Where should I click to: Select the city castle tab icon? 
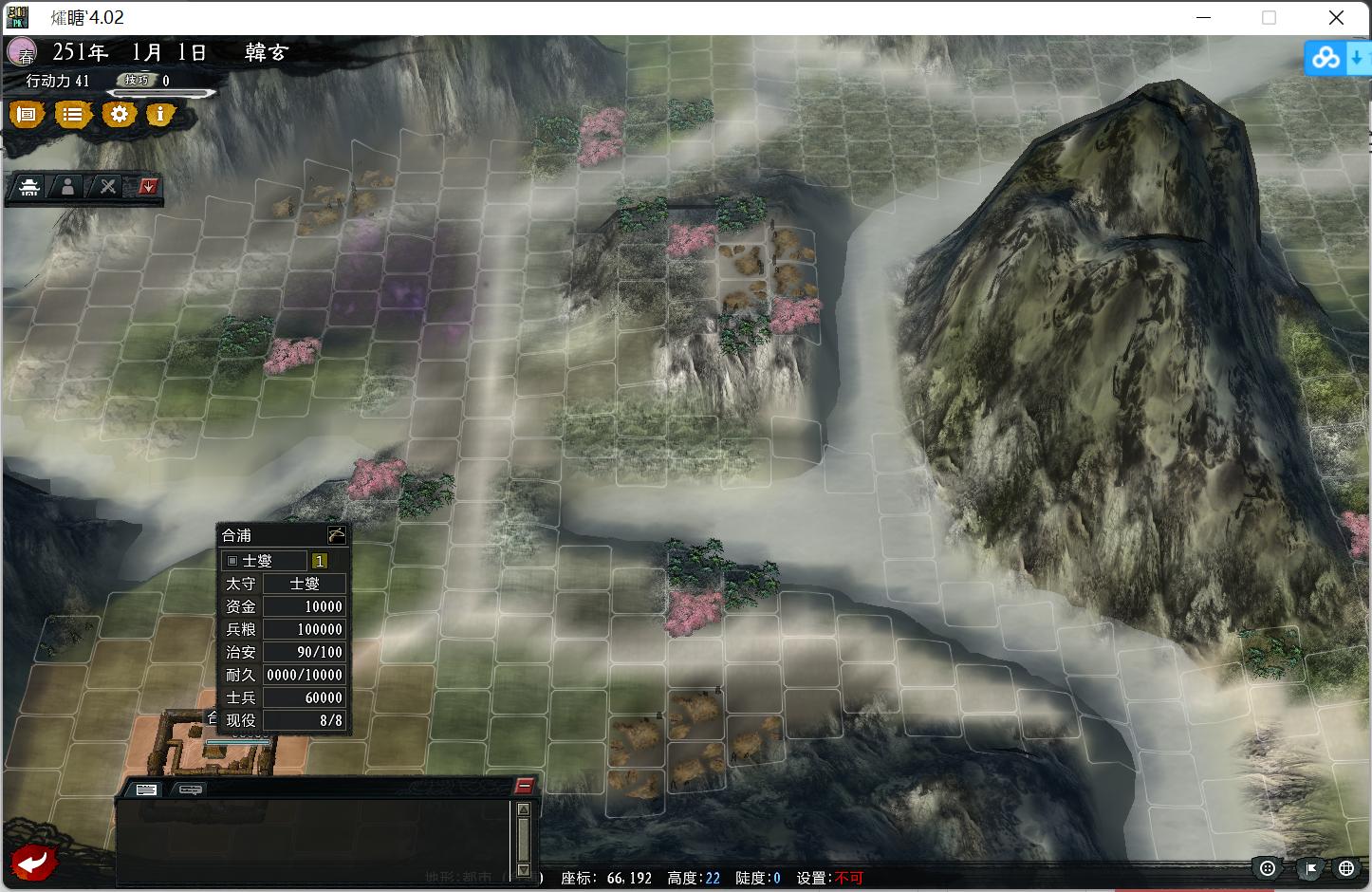point(29,187)
